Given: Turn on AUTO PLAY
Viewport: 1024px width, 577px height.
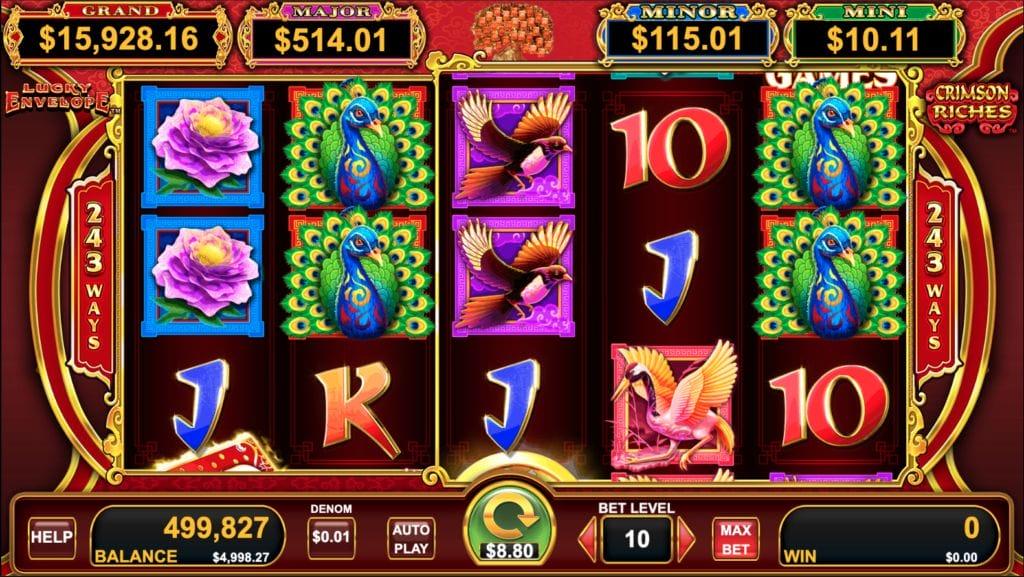Looking at the screenshot, I should [410, 538].
